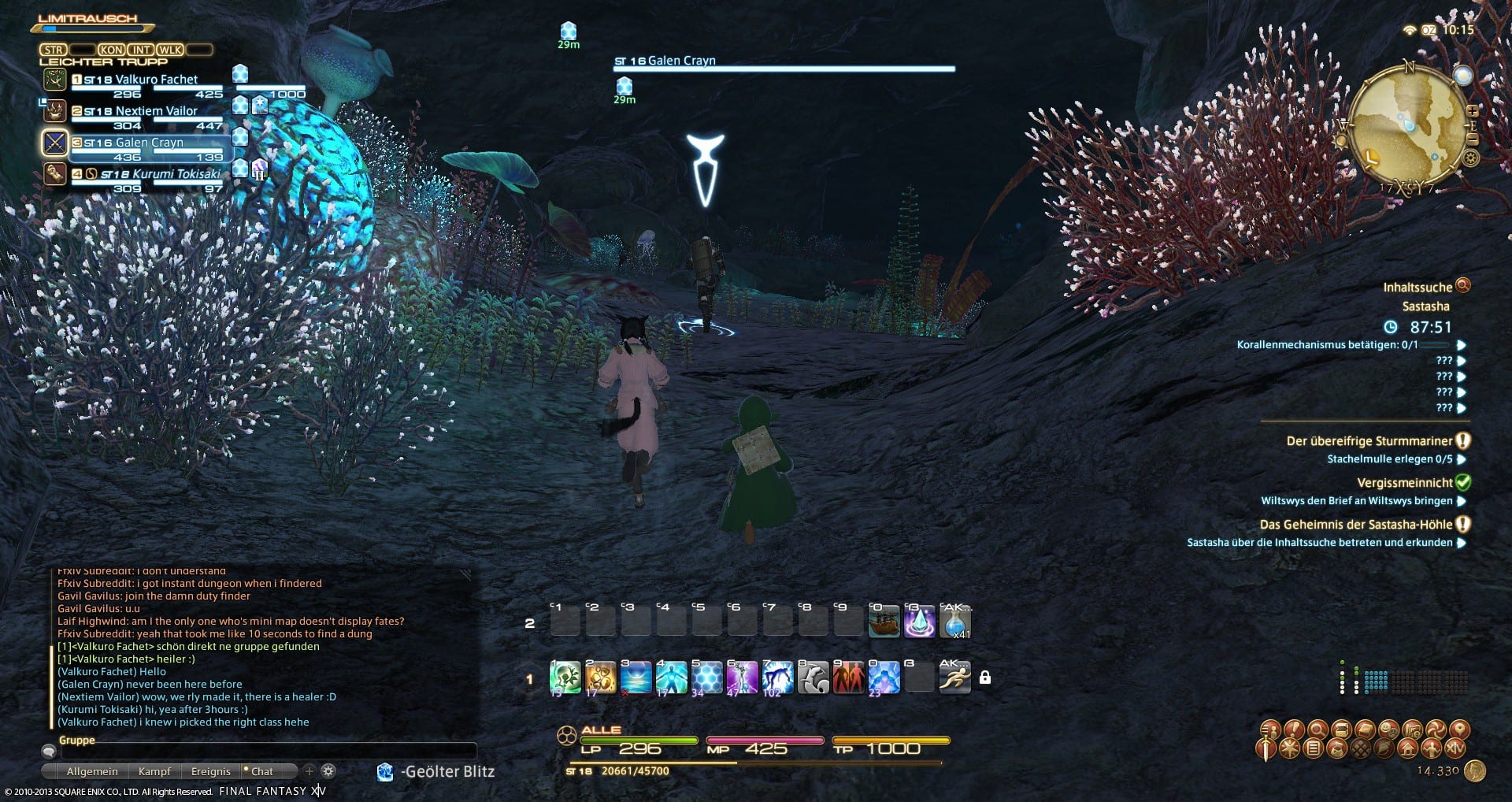Image resolution: width=1512 pixels, height=802 pixels.
Task: Cast the green leaf skill in slot 1
Action: [565, 678]
